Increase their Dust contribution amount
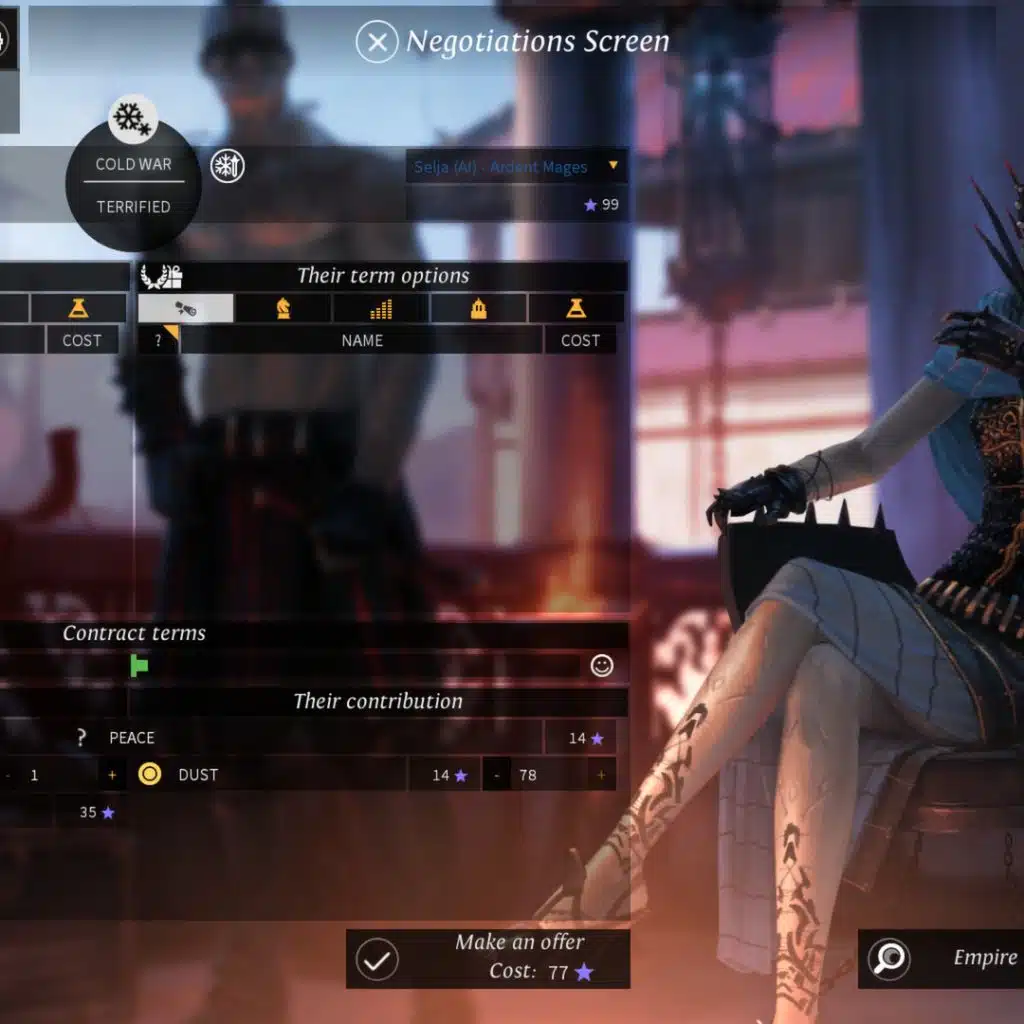The height and width of the screenshot is (1024, 1024). point(601,775)
